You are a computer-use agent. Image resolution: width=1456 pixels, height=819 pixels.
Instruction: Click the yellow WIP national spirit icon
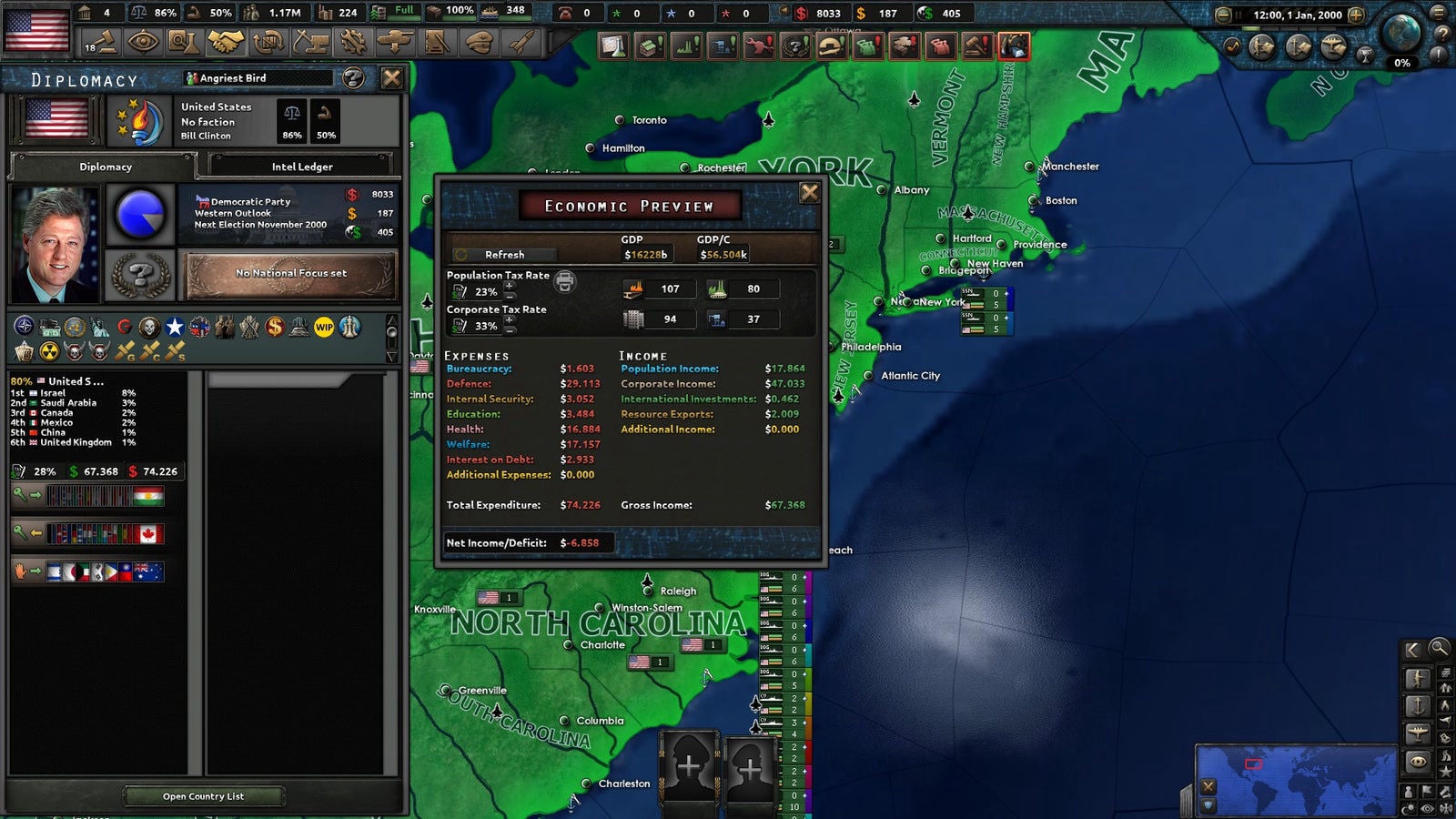coord(324,327)
